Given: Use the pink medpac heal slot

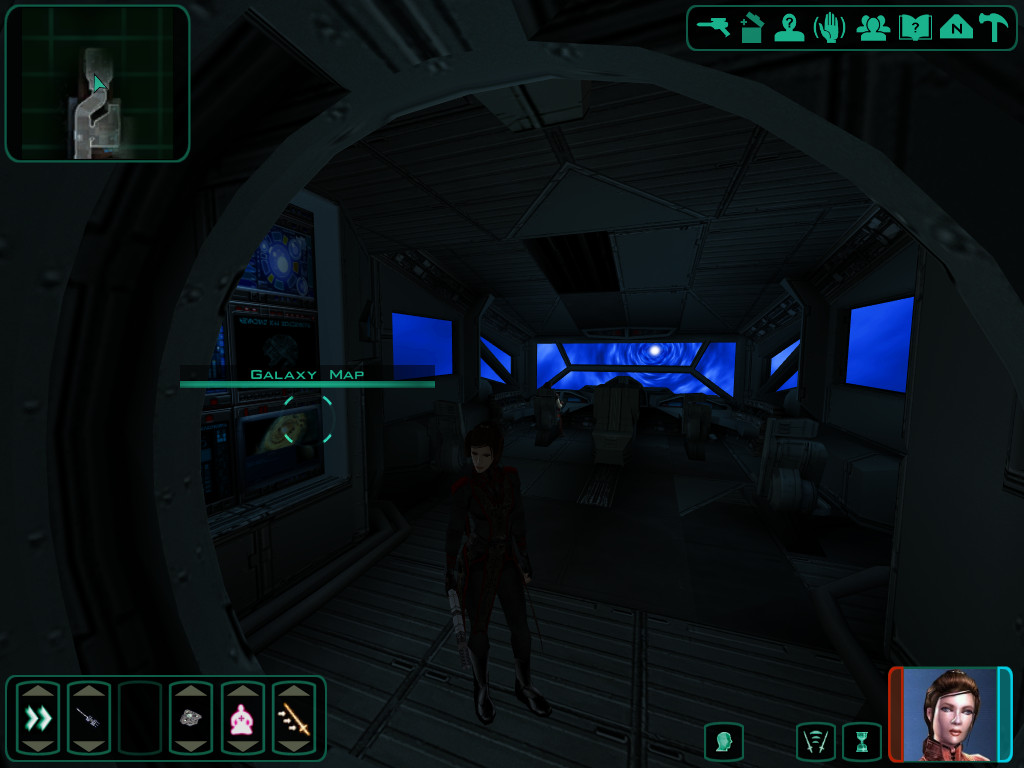Looking at the screenshot, I should pos(242,718).
